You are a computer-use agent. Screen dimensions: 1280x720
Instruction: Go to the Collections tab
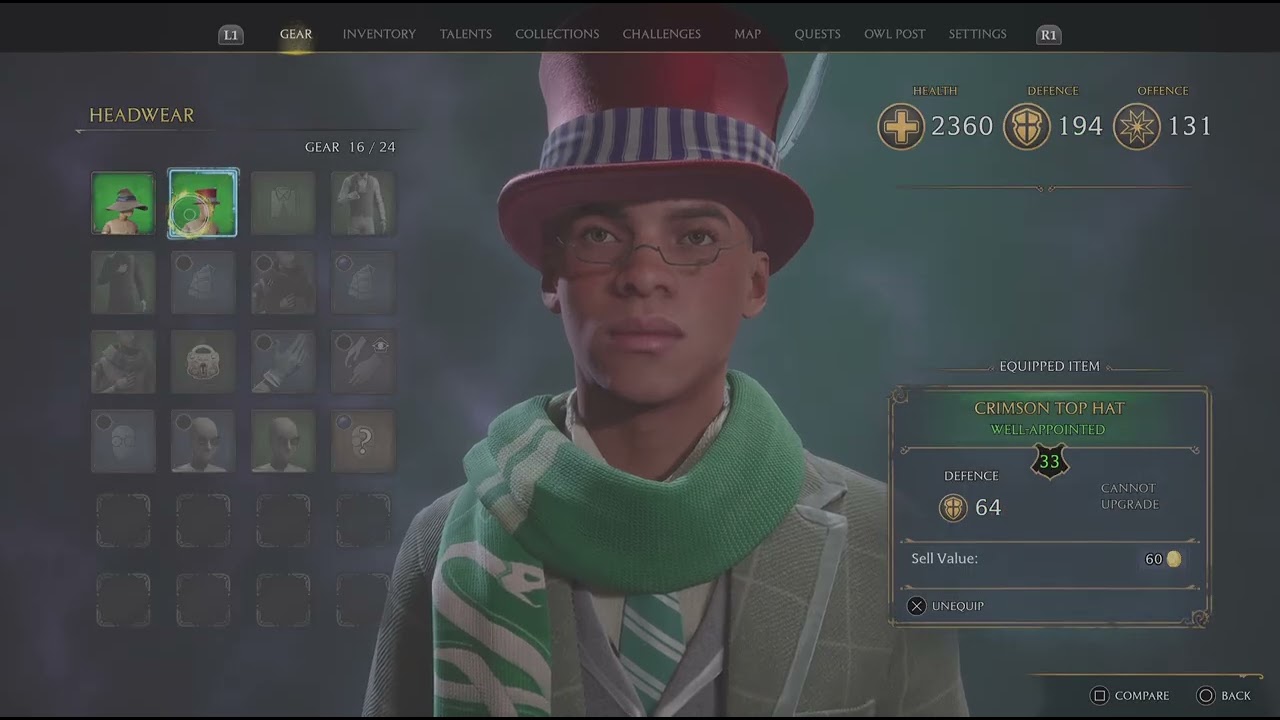tap(557, 34)
